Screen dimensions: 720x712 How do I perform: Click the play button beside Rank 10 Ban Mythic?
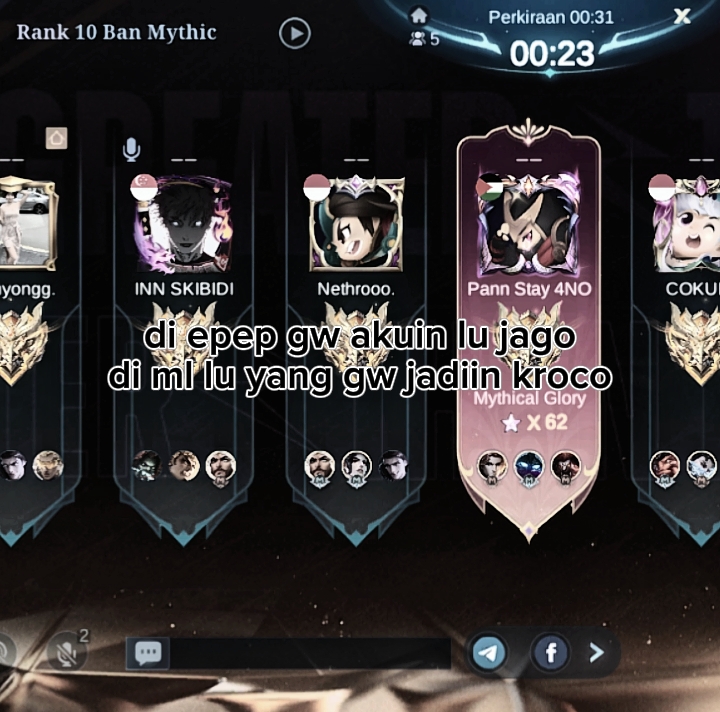294,34
